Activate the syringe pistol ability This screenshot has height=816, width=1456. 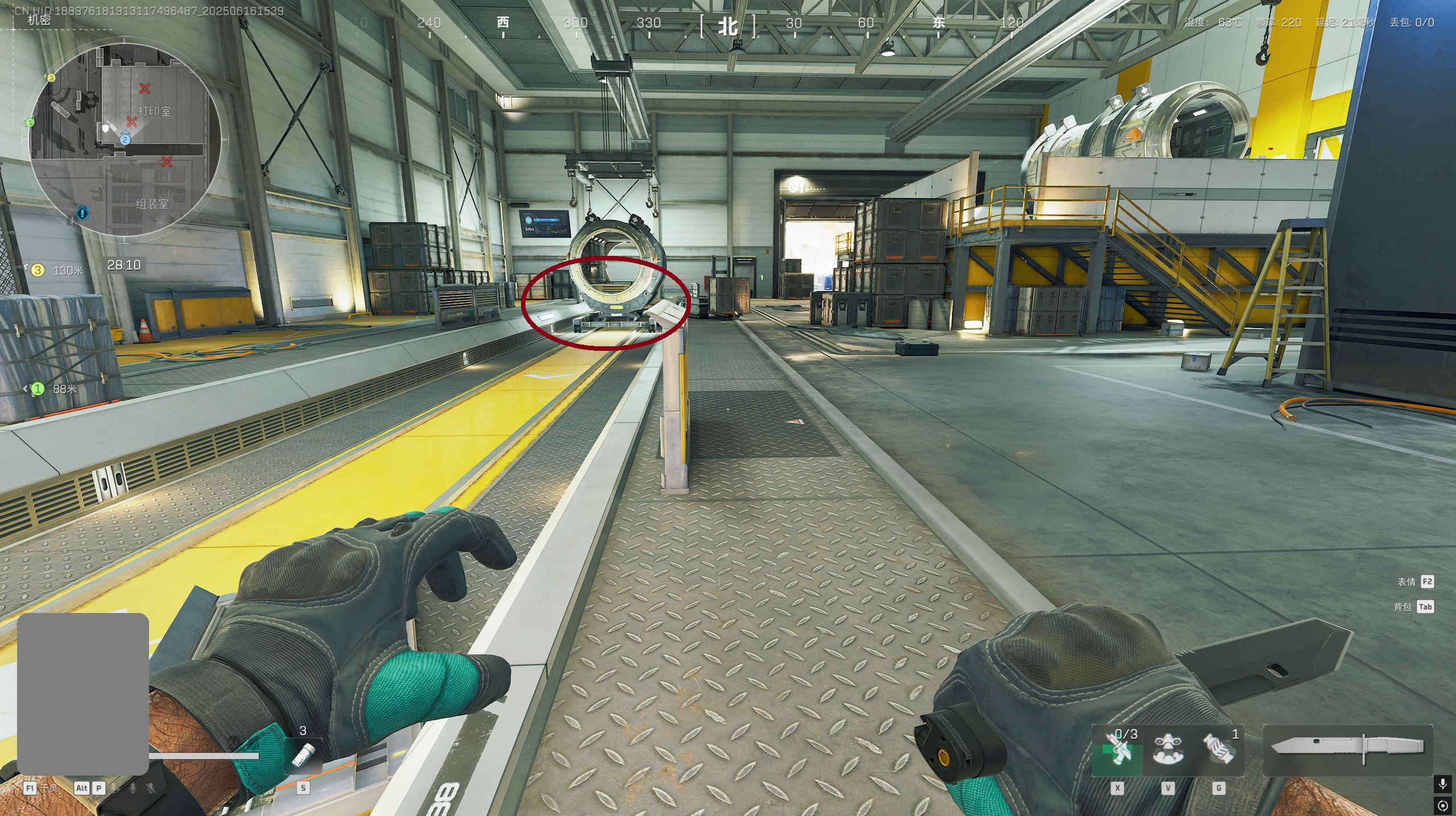(1117, 751)
